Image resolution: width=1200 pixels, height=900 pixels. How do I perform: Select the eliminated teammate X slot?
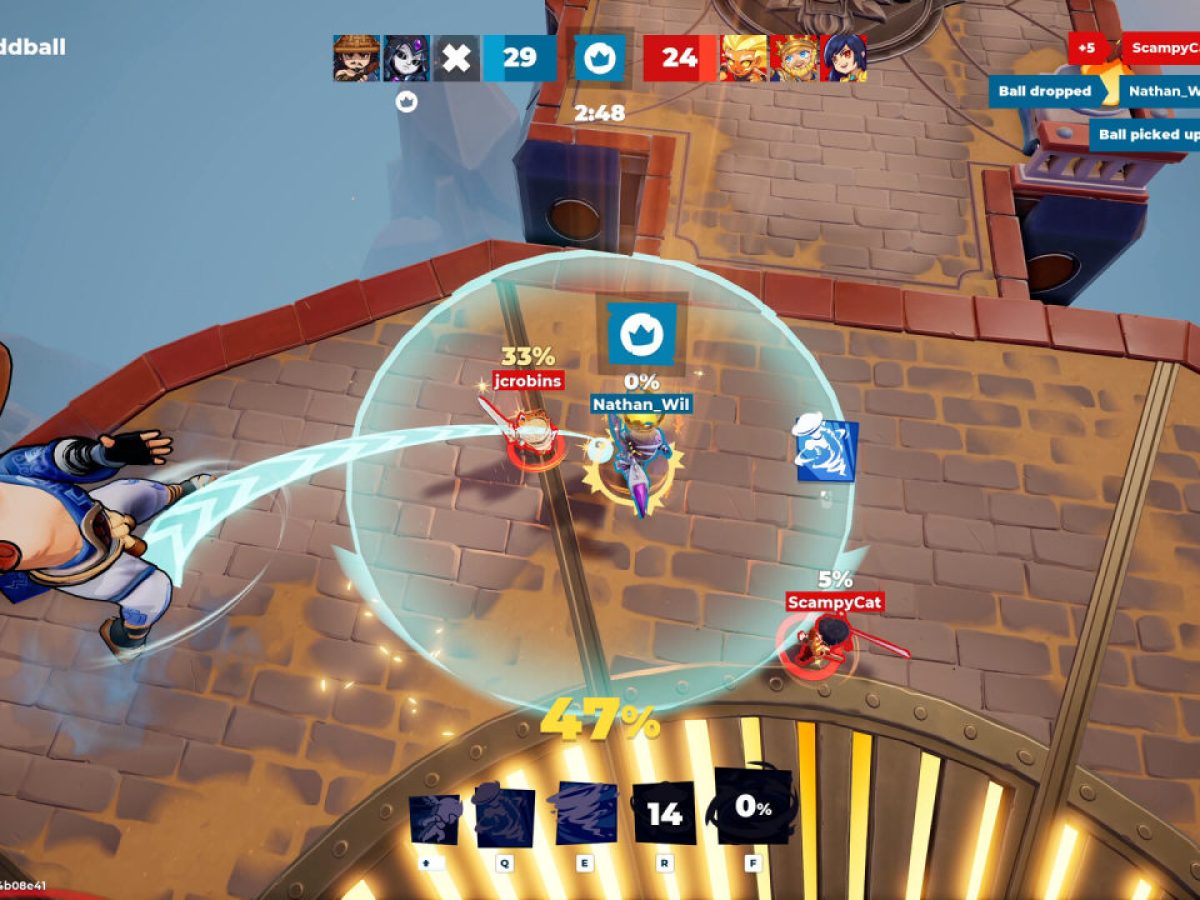click(x=456, y=58)
